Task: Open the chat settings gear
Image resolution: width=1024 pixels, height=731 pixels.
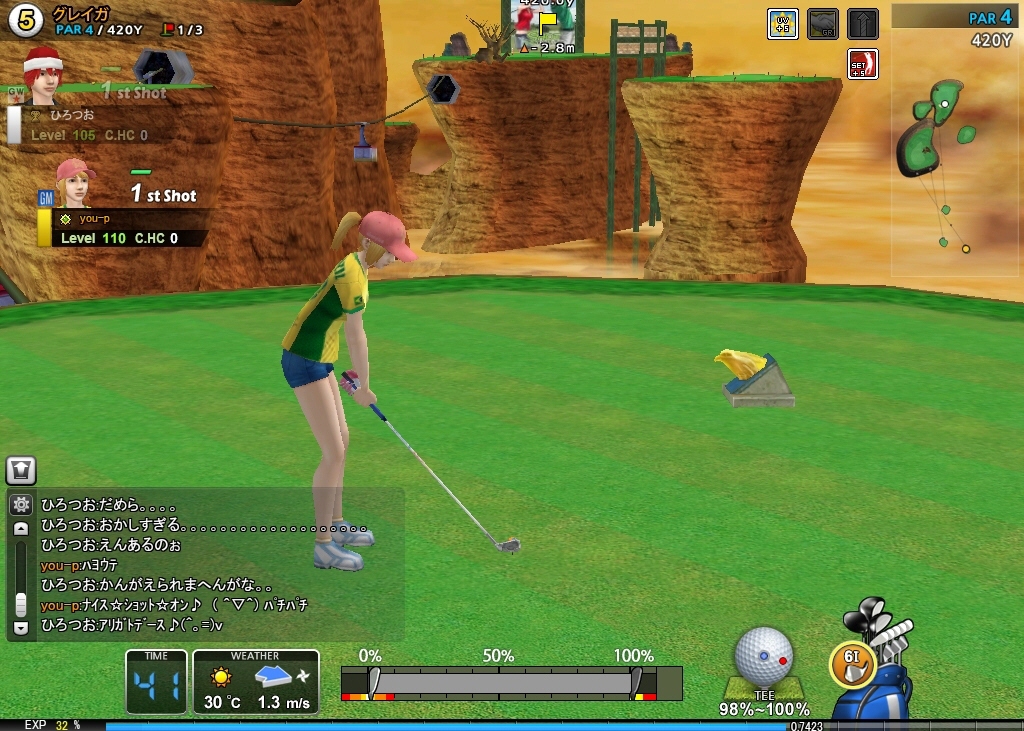Action: tap(21, 504)
